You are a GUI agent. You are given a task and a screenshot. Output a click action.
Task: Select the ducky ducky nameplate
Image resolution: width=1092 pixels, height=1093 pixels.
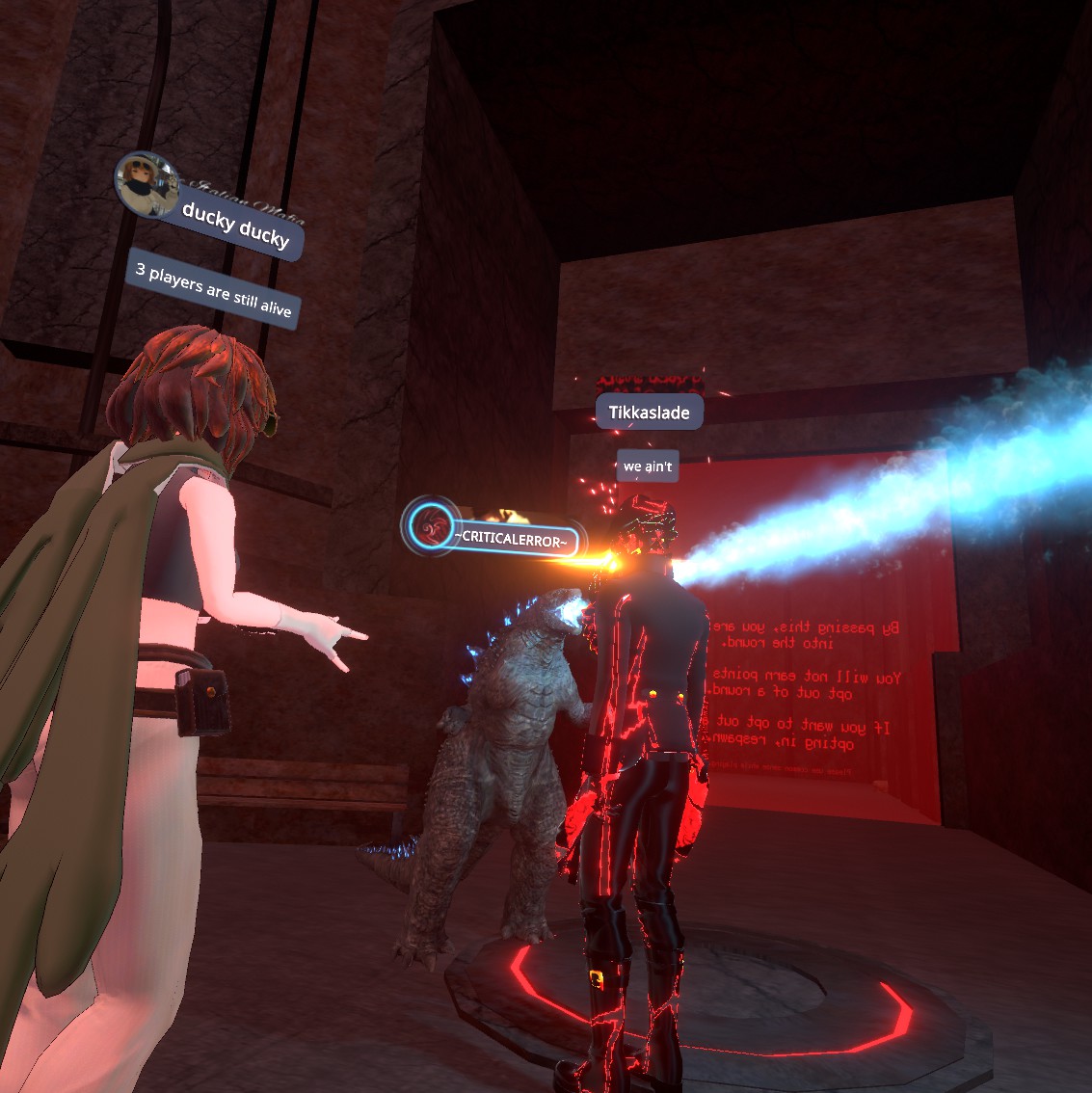[x=237, y=227]
